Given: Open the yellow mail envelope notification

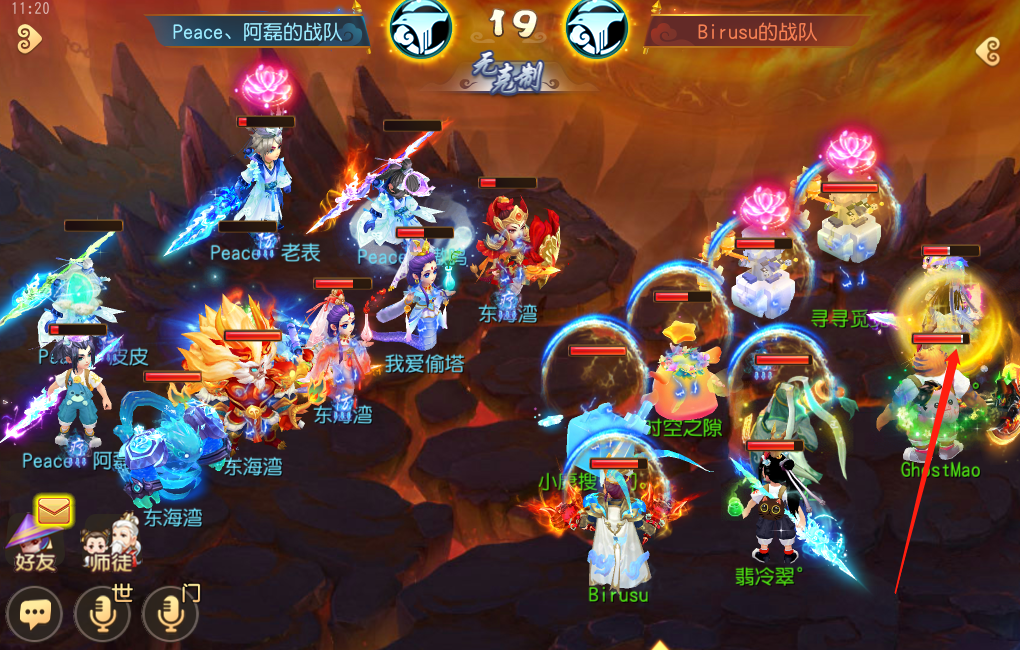Looking at the screenshot, I should click(x=53, y=511).
